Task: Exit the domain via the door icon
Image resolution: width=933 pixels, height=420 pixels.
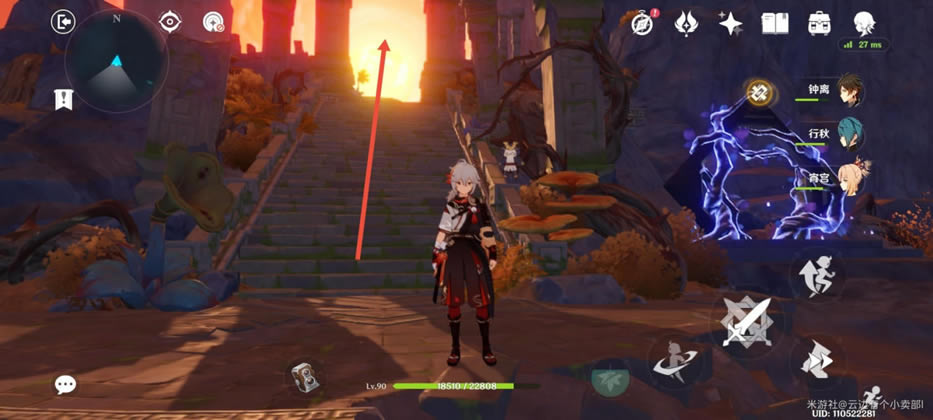Action: click(x=64, y=21)
